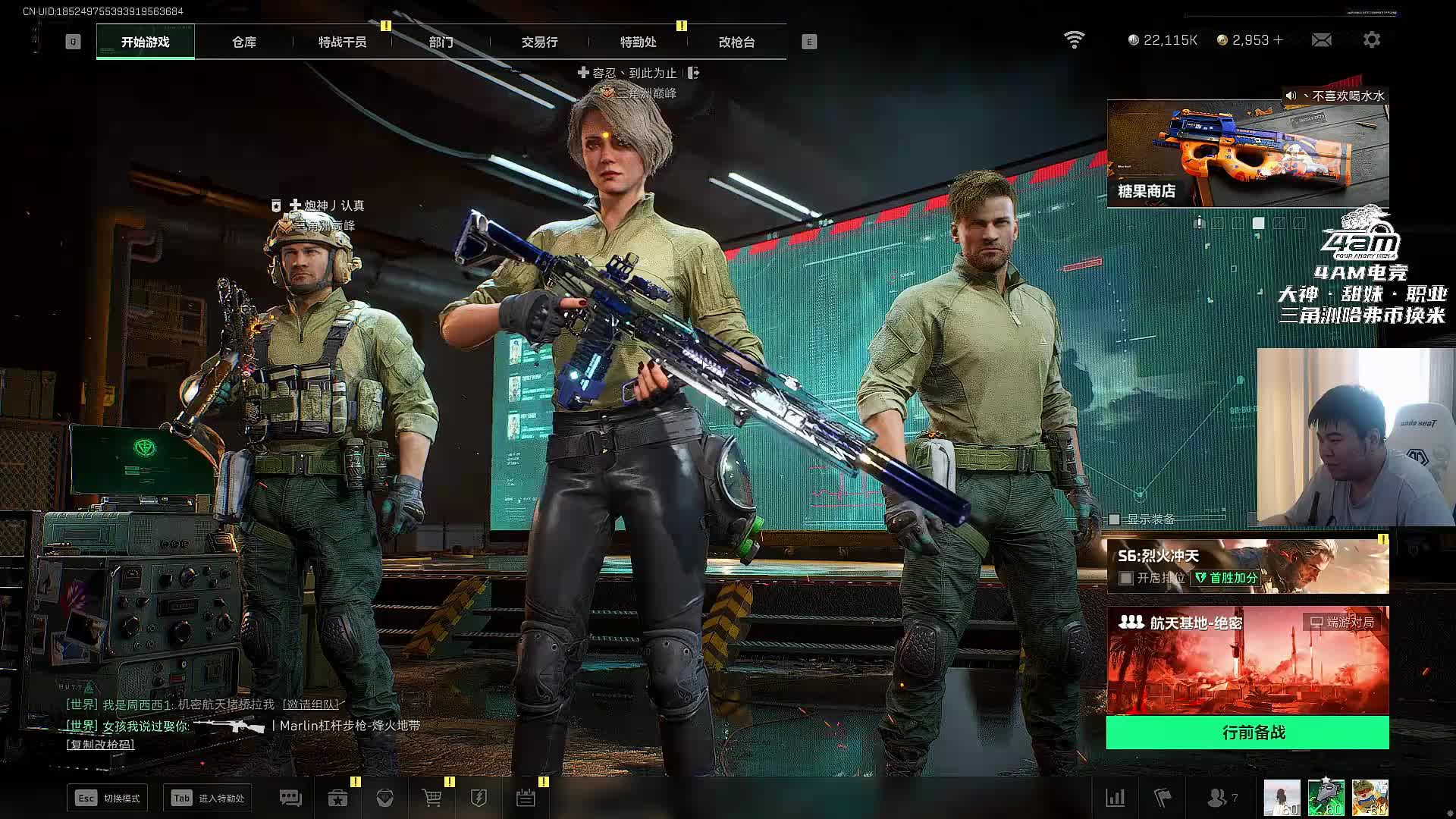Open the 特勤处 tab
1456x819 pixels.
coord(638,42)
